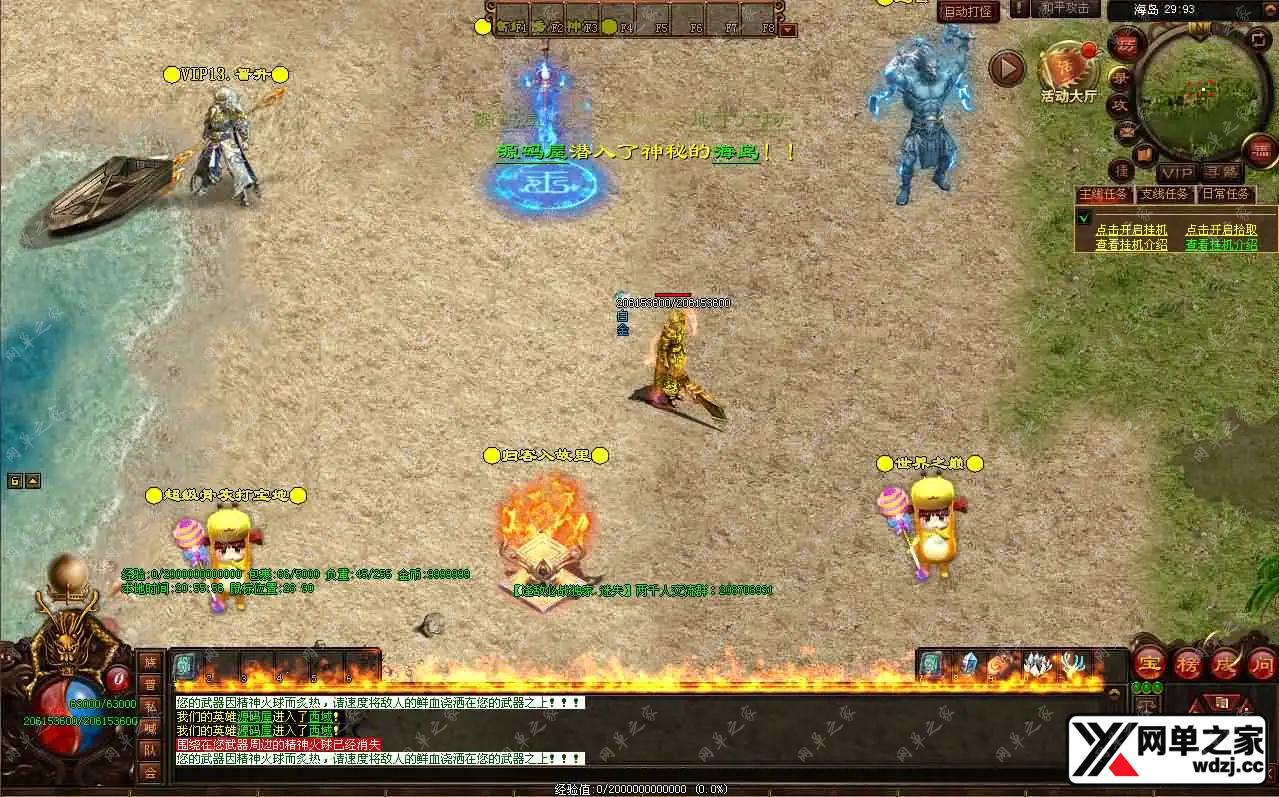Use the blue crystal skill slot
Screen dimensions: 1279x797
(x=968, y=664)
